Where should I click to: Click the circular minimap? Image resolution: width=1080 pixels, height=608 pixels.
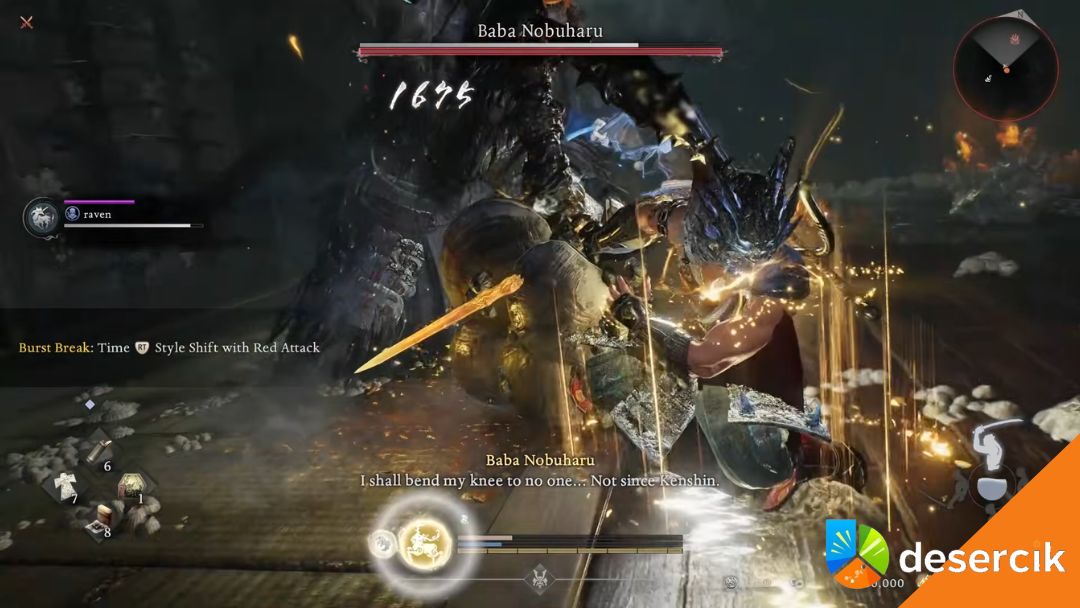point(1005,68)
